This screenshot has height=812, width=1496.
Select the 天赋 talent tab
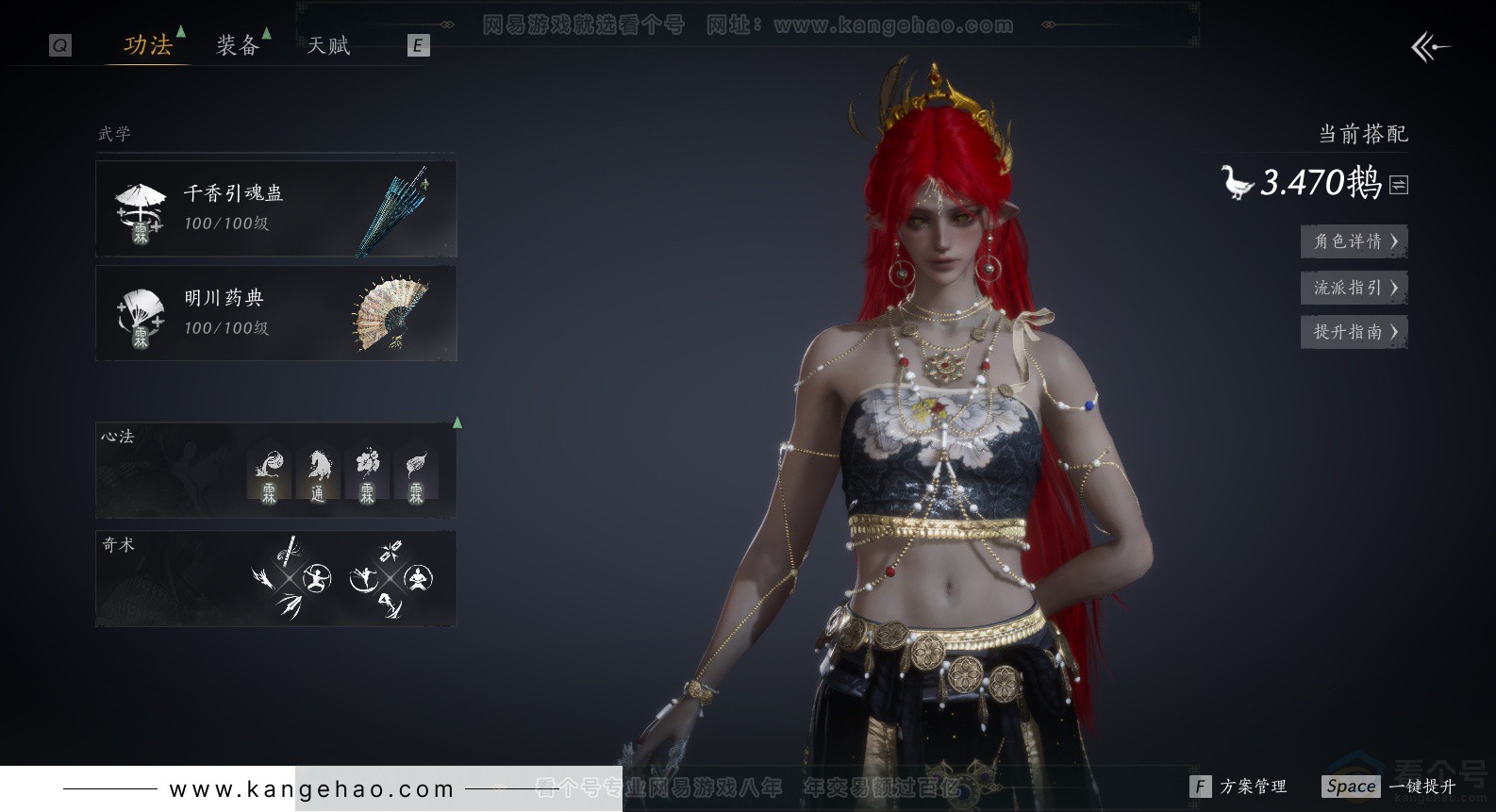[x=328, y=45]
